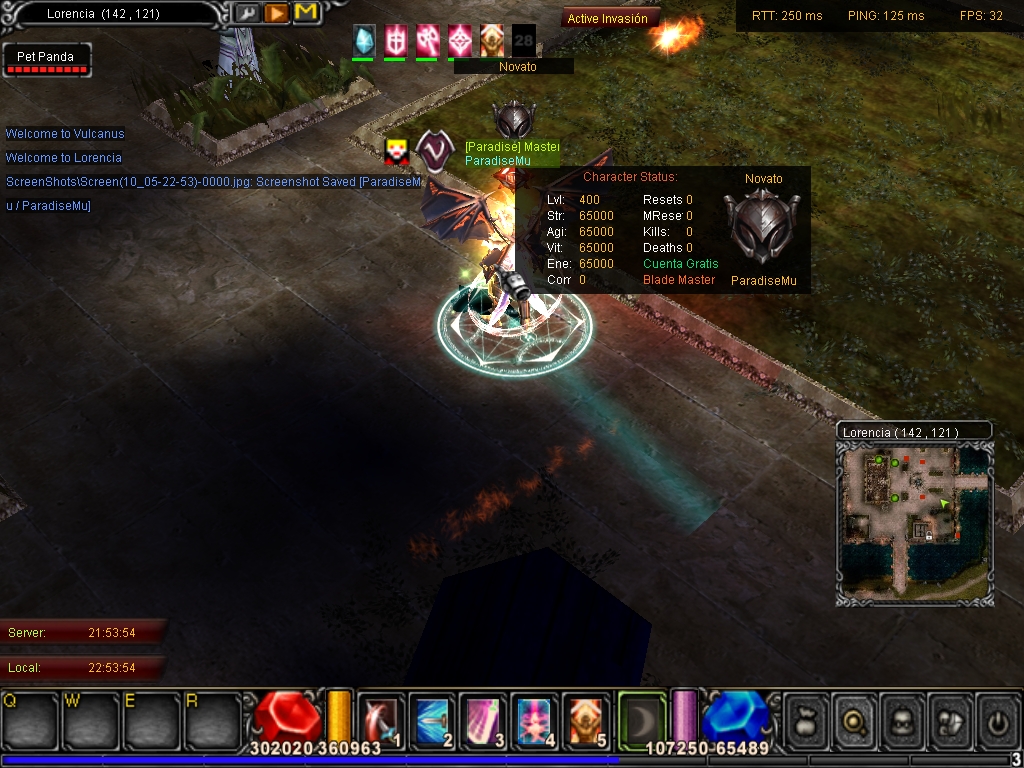Click the orange play arrow button
The height and width of the screenshot is (768, 1024).
click(276, 14)
